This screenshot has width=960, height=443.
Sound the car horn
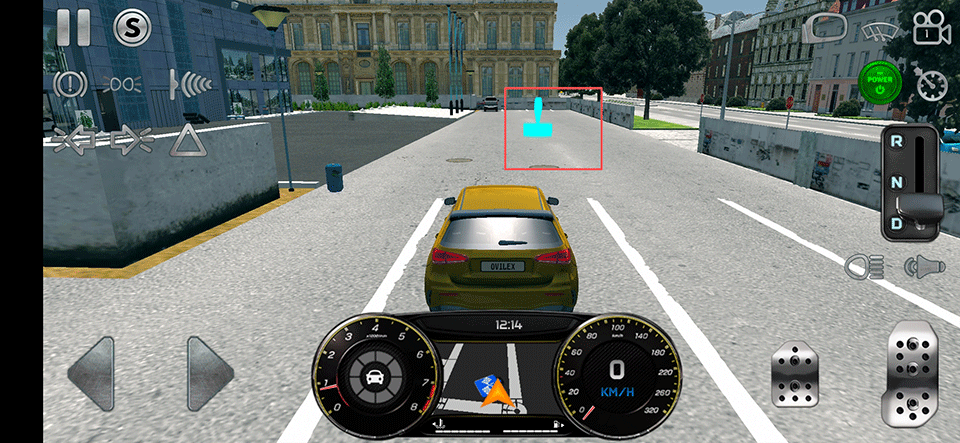923,266
